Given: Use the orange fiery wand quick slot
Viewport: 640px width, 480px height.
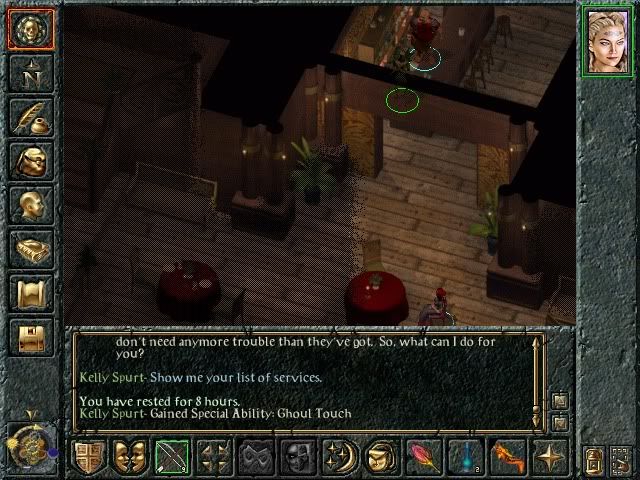Looking at the screenshot, I should (508, 457).
